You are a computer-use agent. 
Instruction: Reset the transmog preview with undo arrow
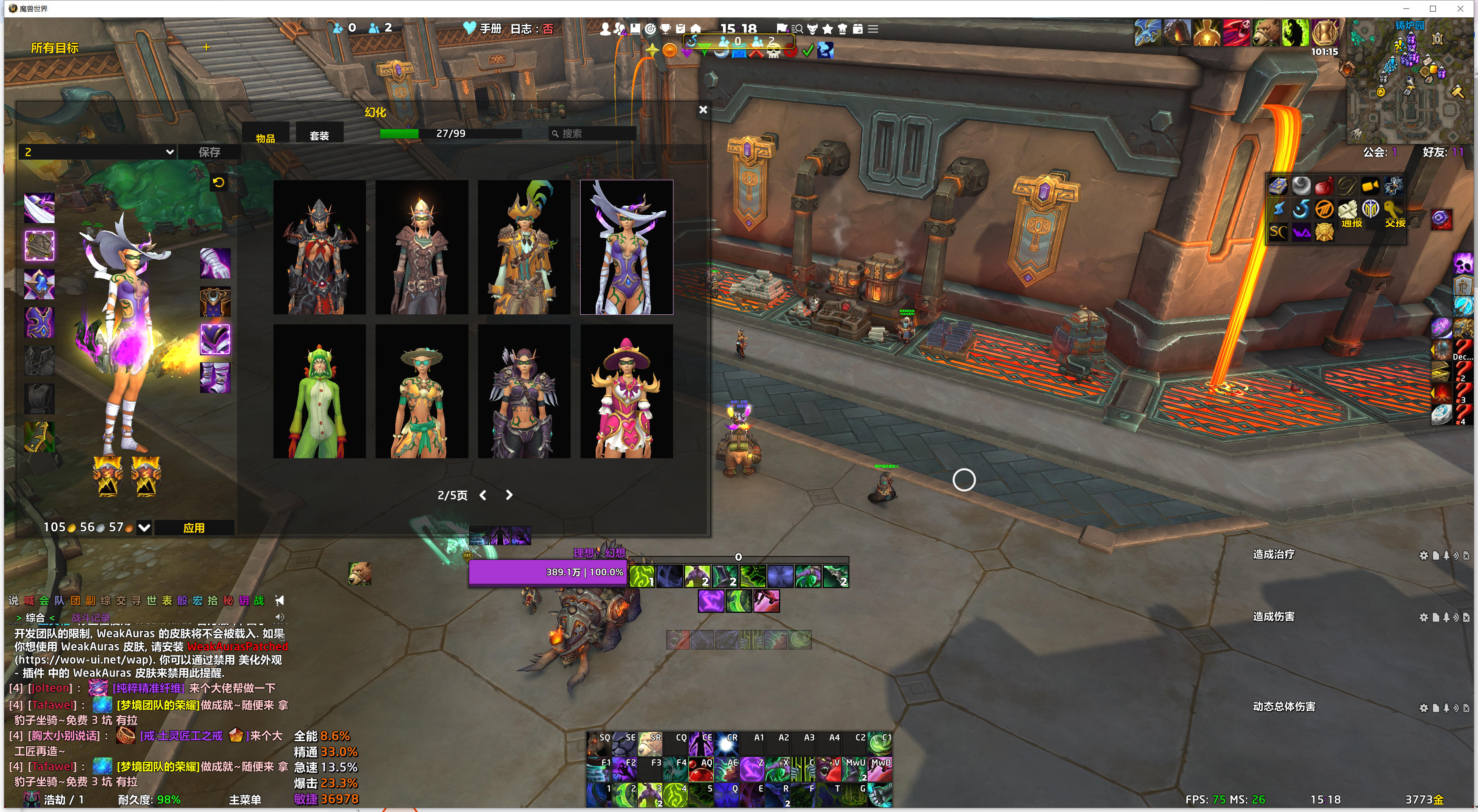pyautogui.click(x=219, y=183)
